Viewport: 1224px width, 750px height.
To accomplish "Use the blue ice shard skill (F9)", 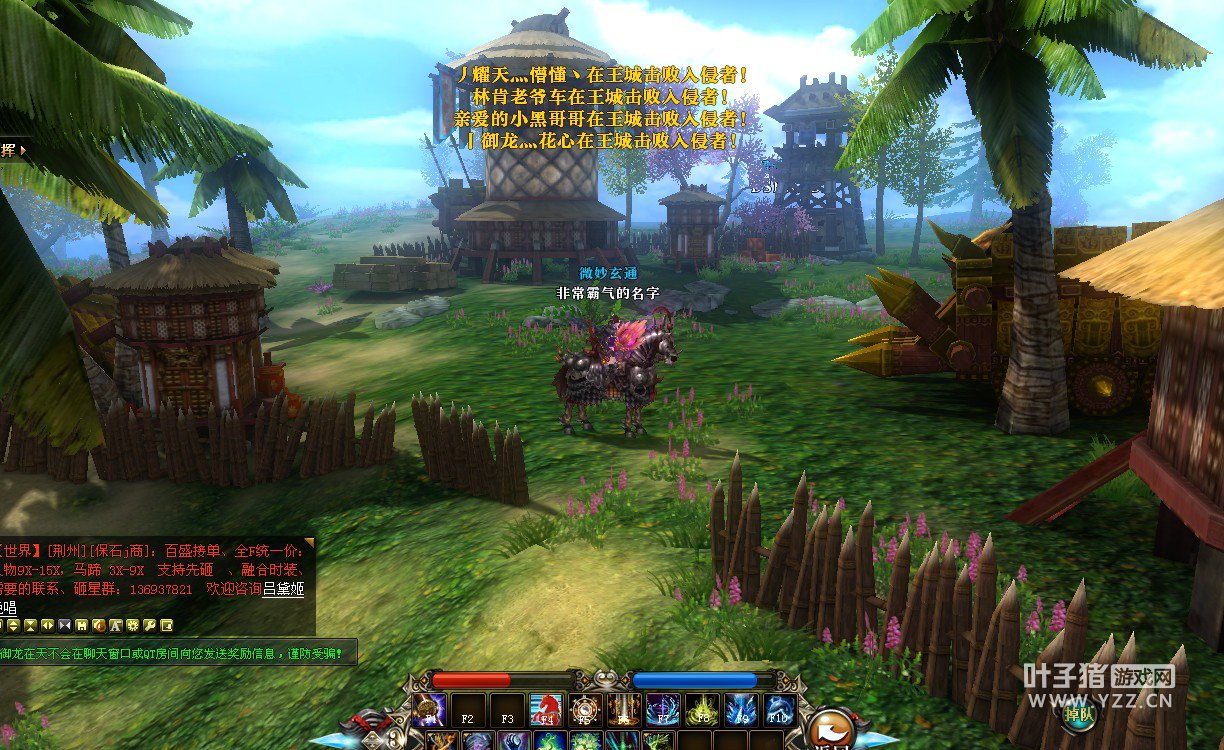I will pos(741,709).
